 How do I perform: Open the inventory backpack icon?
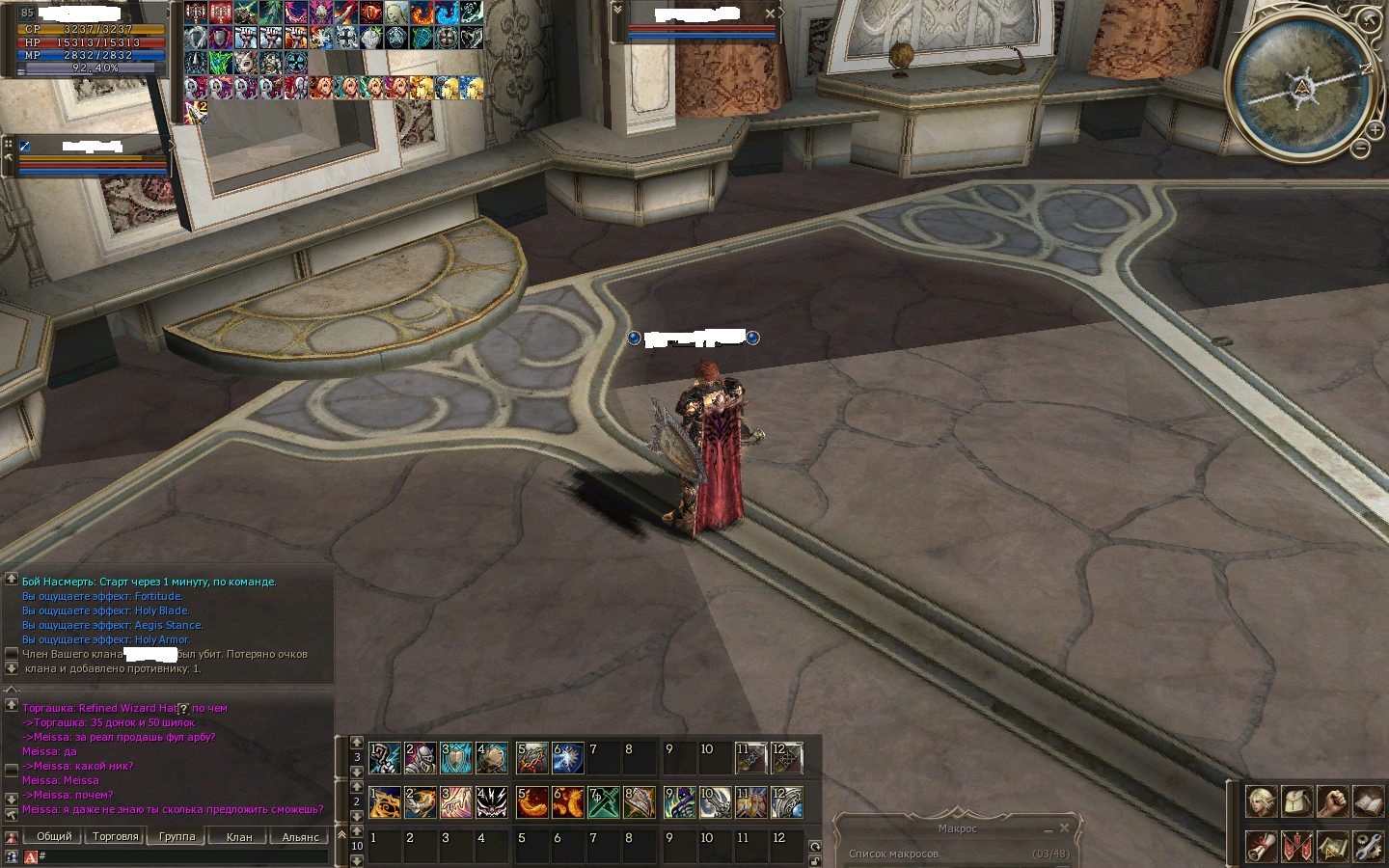[x=1296, y=800]
